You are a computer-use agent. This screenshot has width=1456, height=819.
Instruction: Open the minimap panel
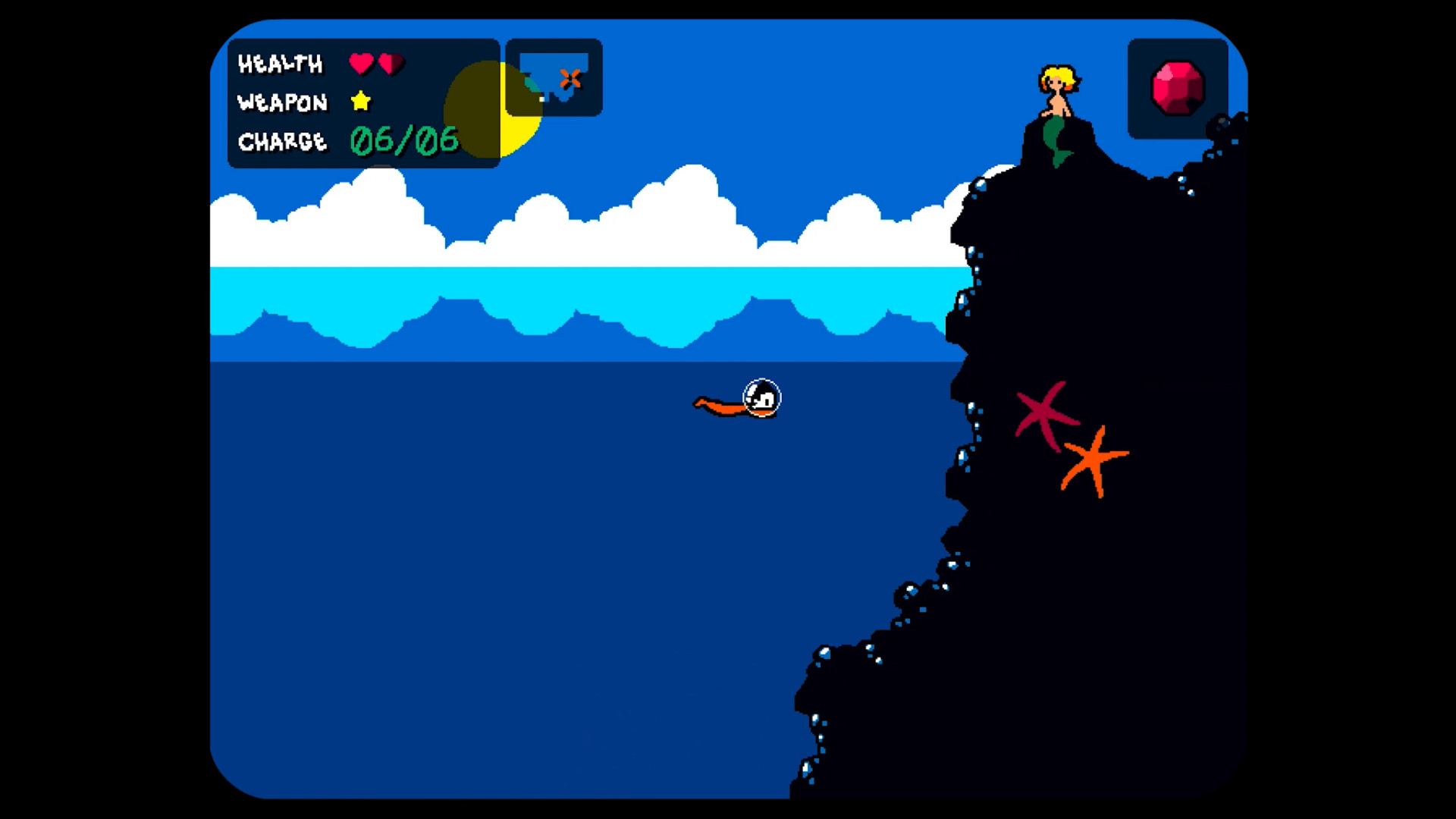(554, 77)
